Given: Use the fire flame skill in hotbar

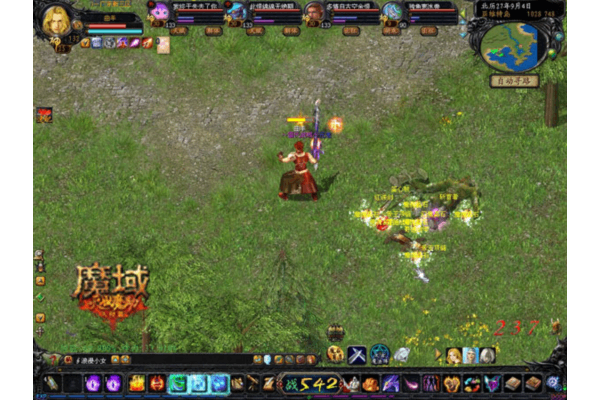Looking at the screenshot, I should [136, 383].
